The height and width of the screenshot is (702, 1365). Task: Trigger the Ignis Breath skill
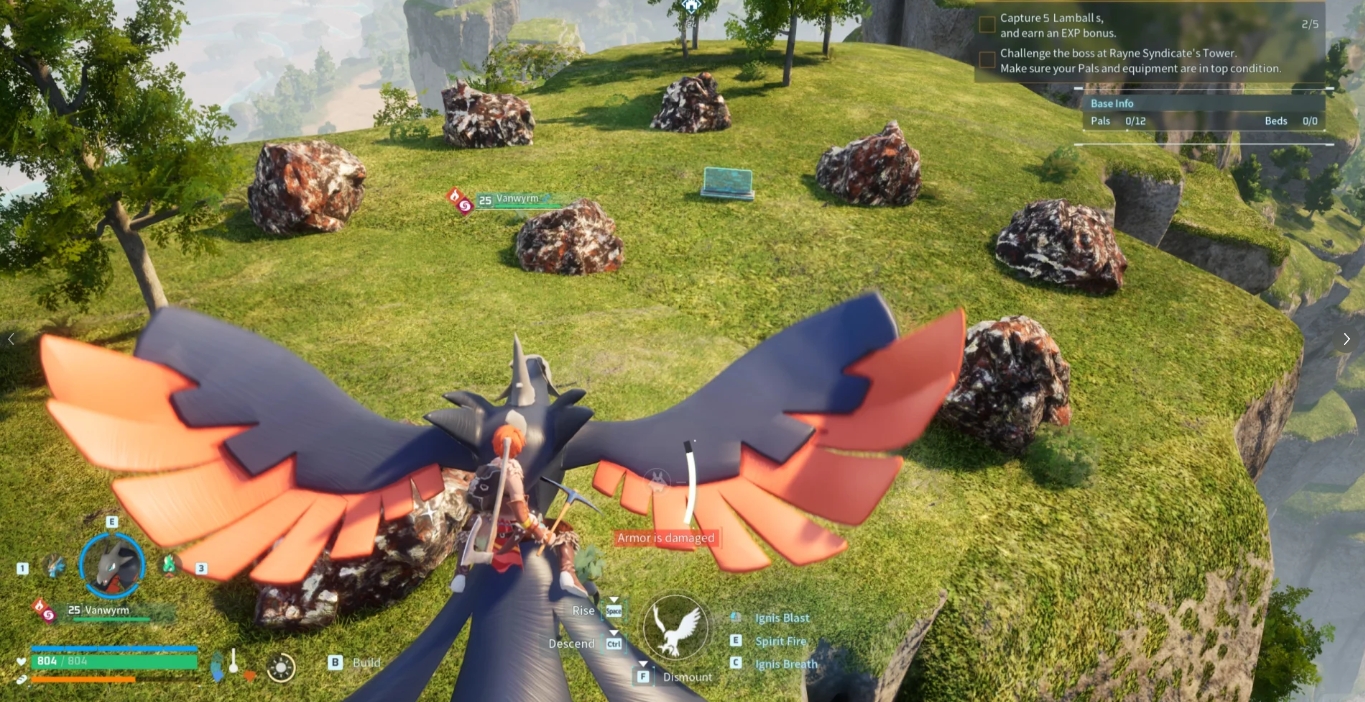[x=785, y=664]
